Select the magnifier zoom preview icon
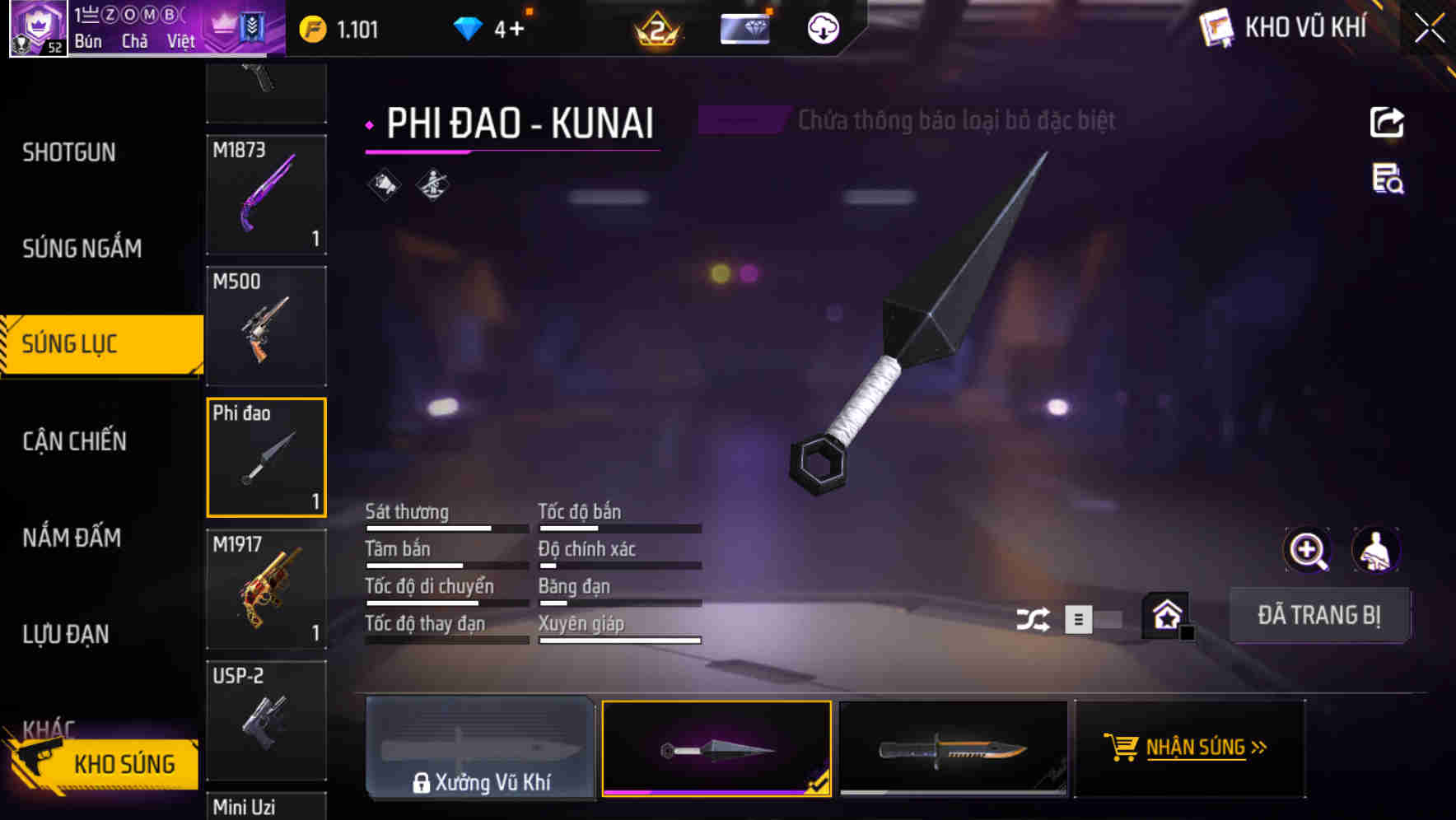This screenshot has height=820, width=1456. click(x=1308, y=549)
